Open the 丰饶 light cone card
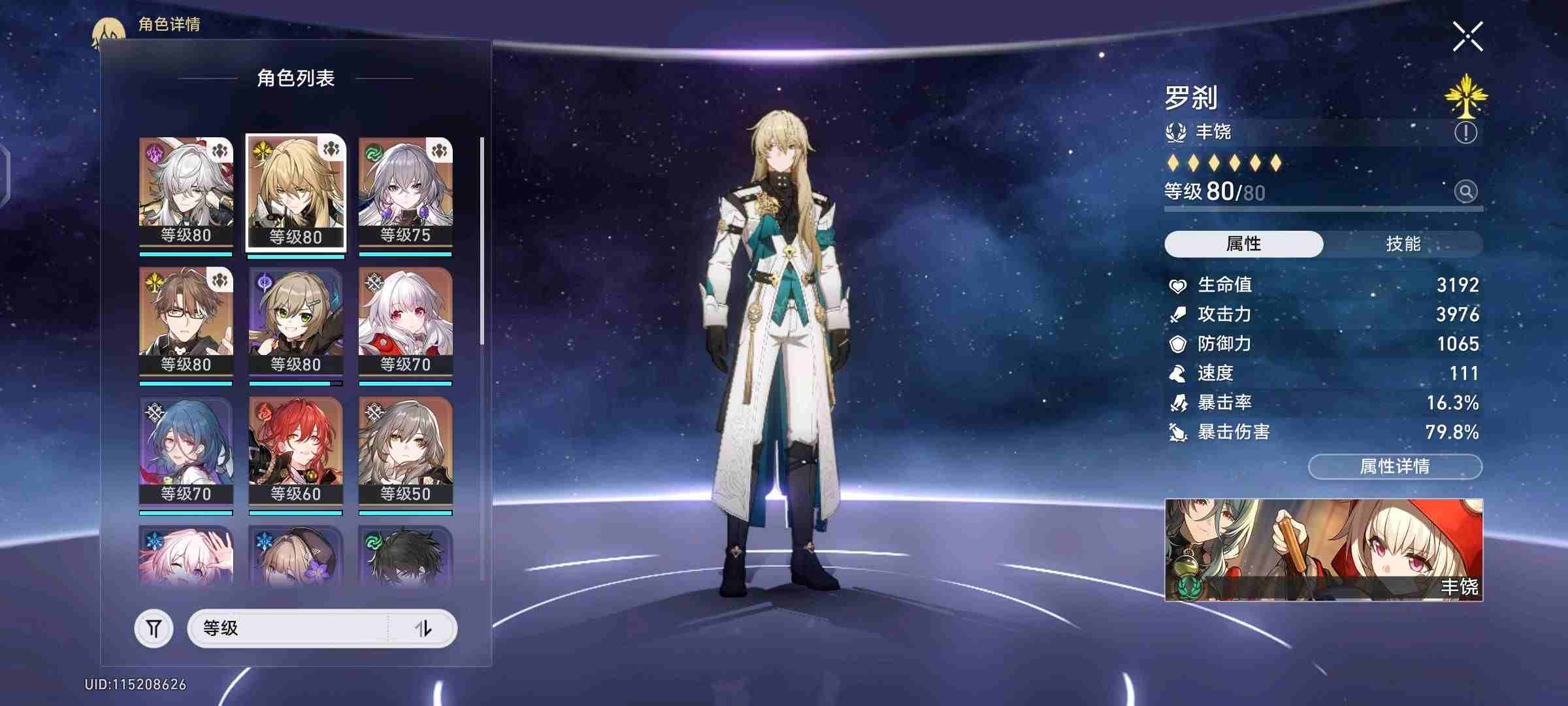The width and height of the screenshot is (1568, 706). point(1324,550)
